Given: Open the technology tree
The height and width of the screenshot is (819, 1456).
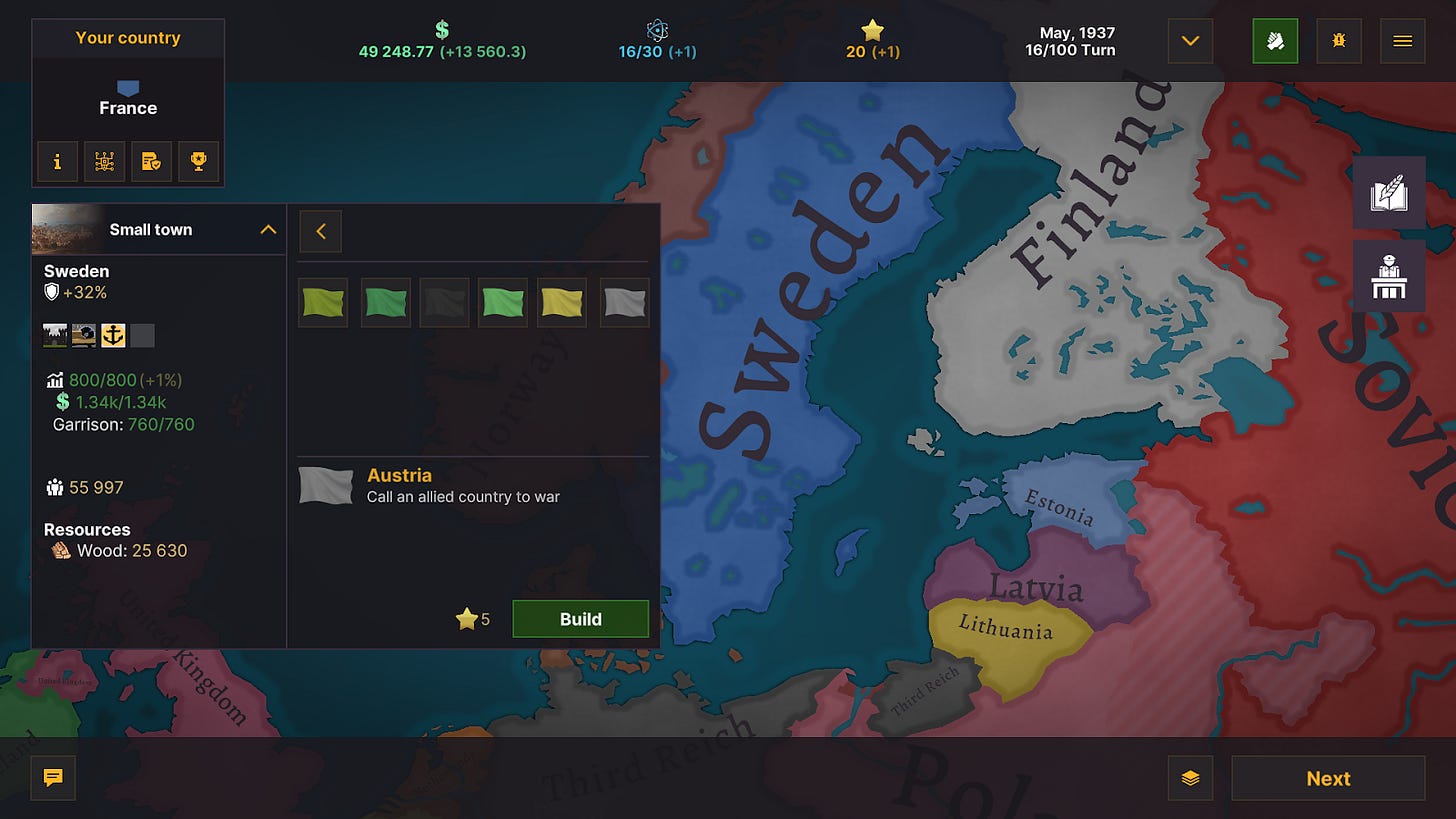Looking at the screenshot, I should point(105,161).
